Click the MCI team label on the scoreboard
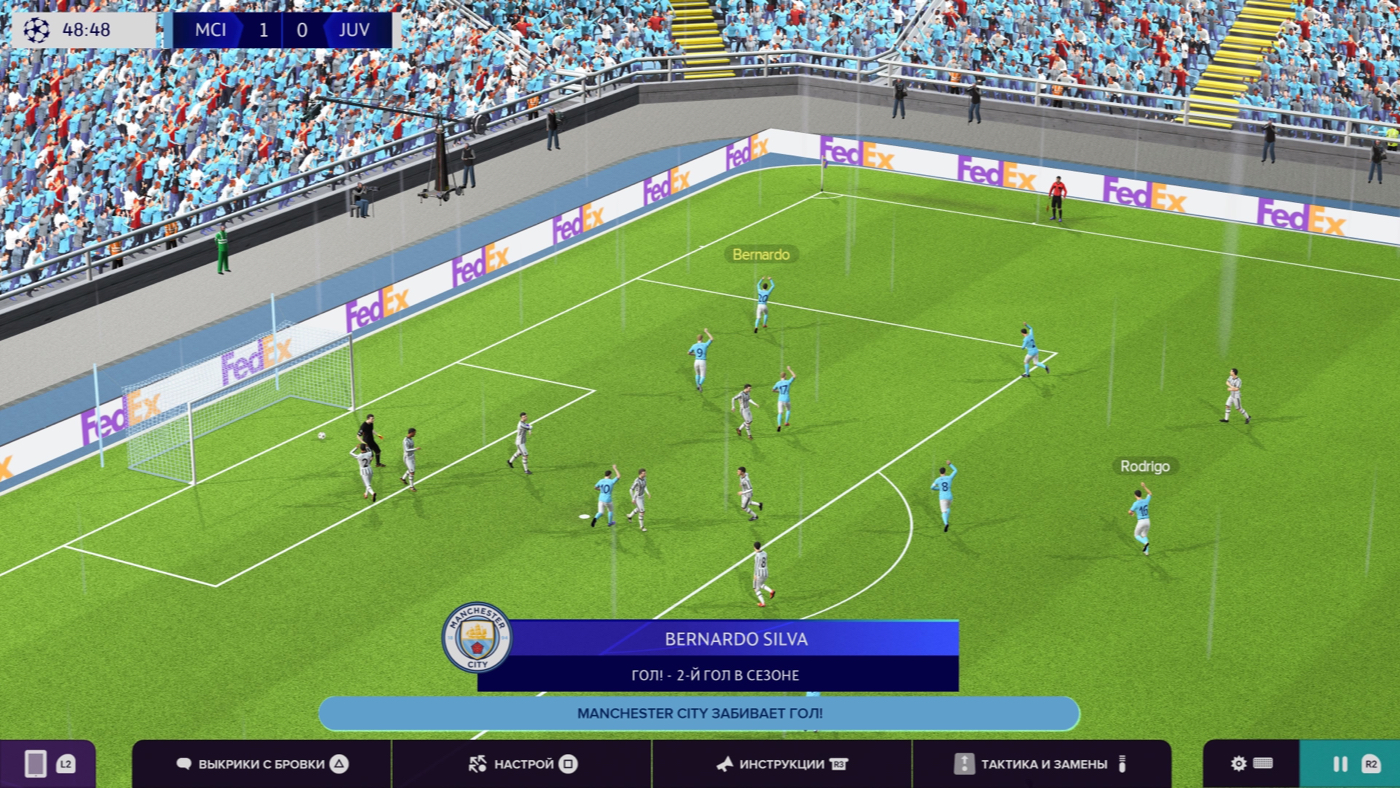Image resolution: width=1400 pixels, height=788 pixels. pos(212,29)
